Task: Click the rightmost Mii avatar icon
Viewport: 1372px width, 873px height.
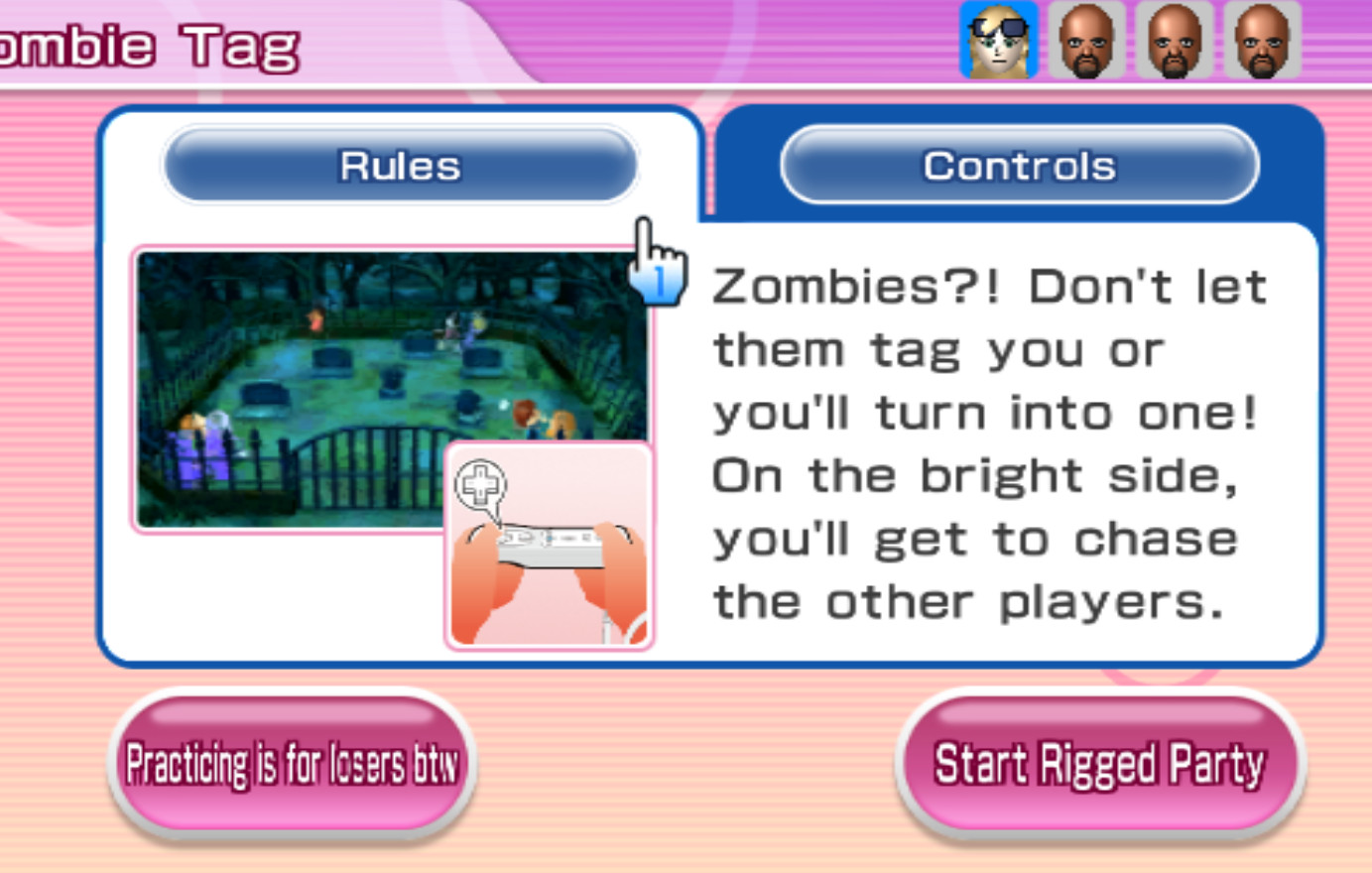Action: point(1264,42)
